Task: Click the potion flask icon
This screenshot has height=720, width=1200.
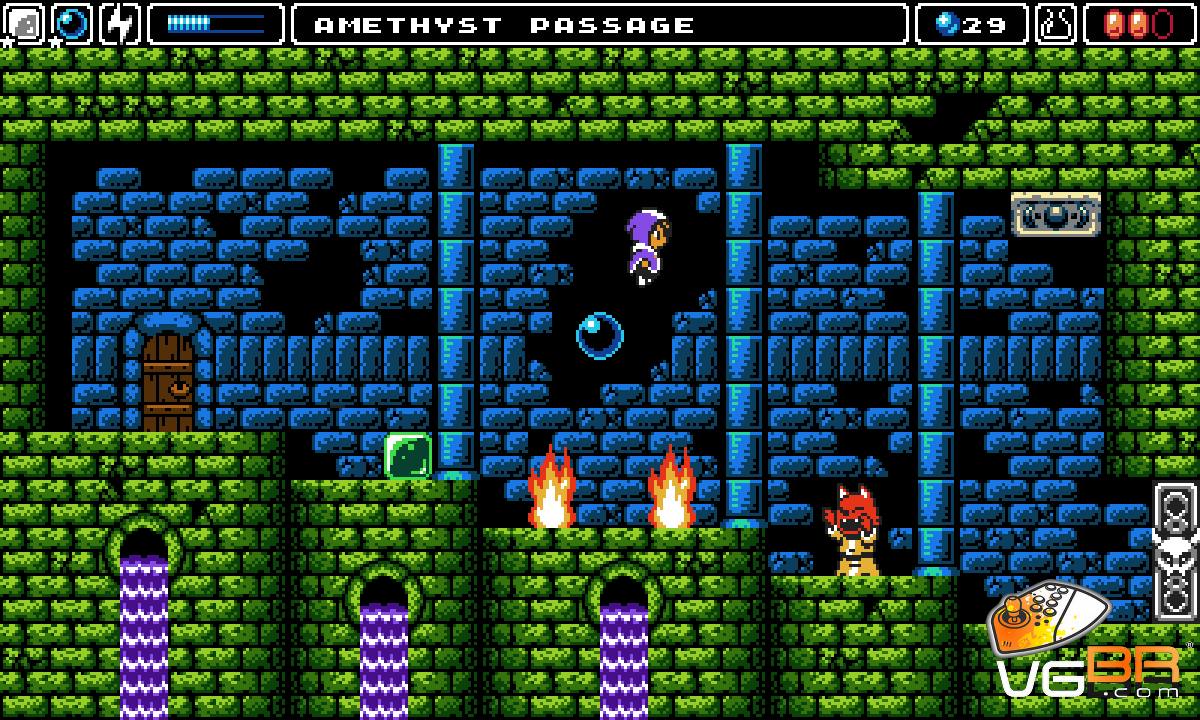Action: click(1056, 24)
